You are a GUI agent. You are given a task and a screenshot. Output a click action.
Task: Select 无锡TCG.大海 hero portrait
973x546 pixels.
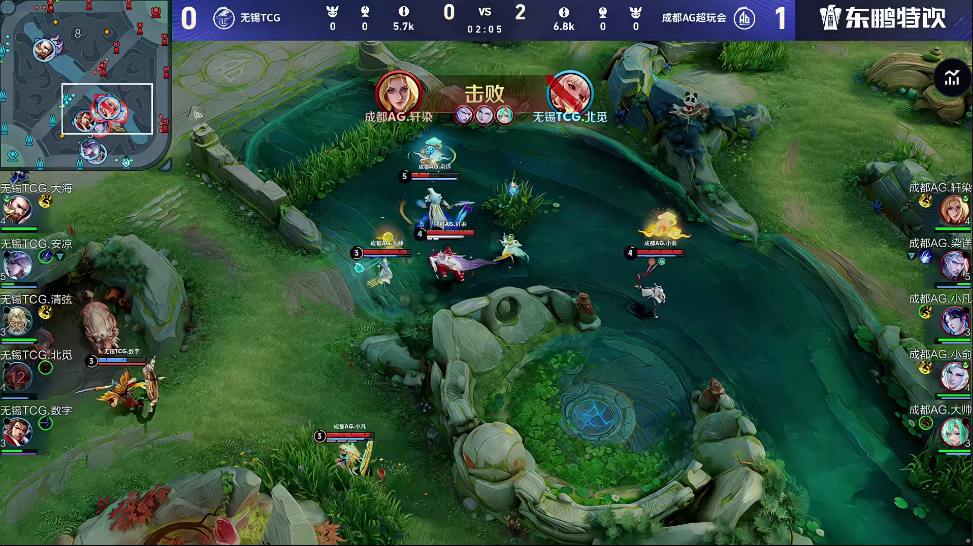tap(16, 209)
